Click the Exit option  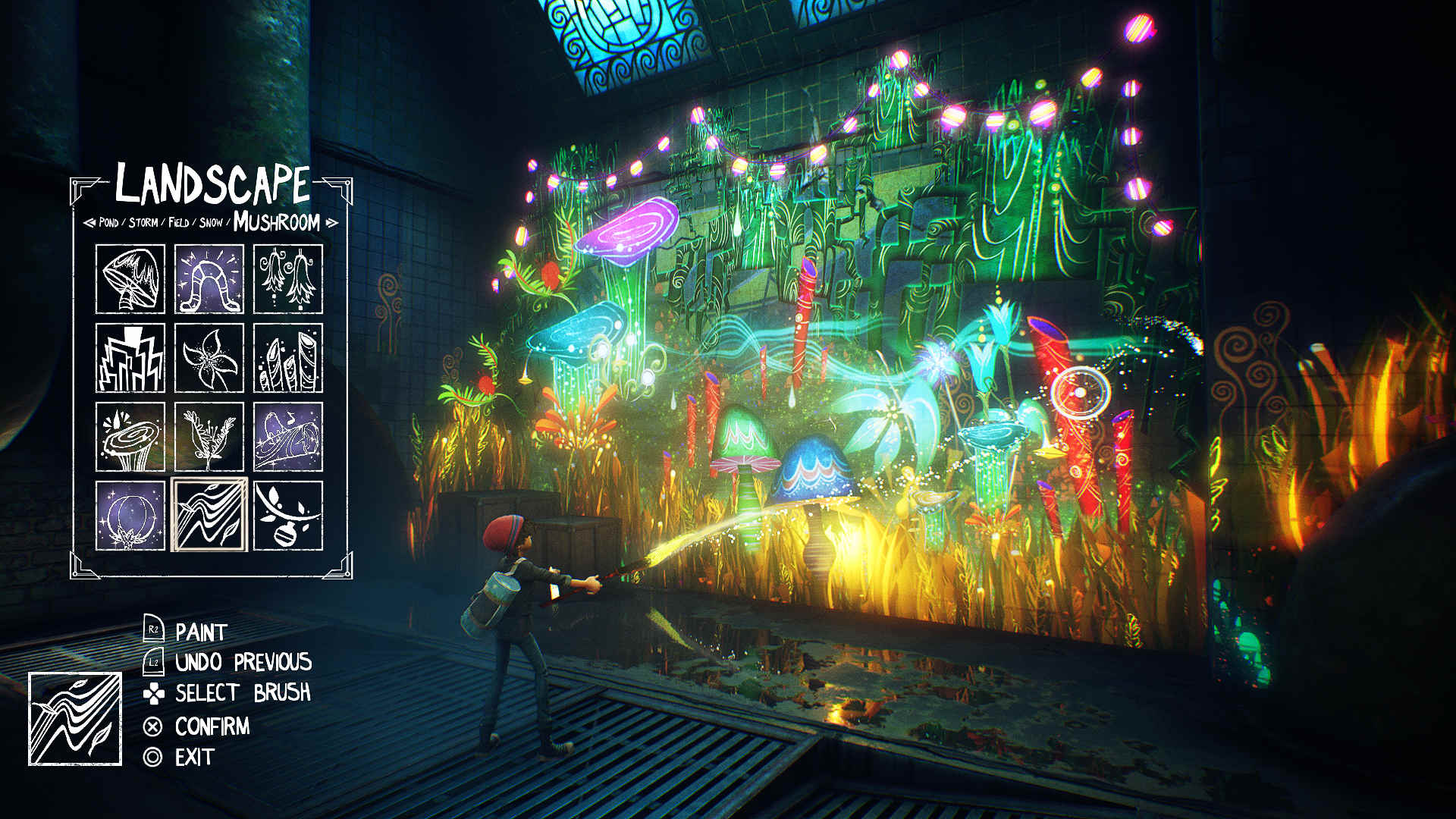click(195, 755)
